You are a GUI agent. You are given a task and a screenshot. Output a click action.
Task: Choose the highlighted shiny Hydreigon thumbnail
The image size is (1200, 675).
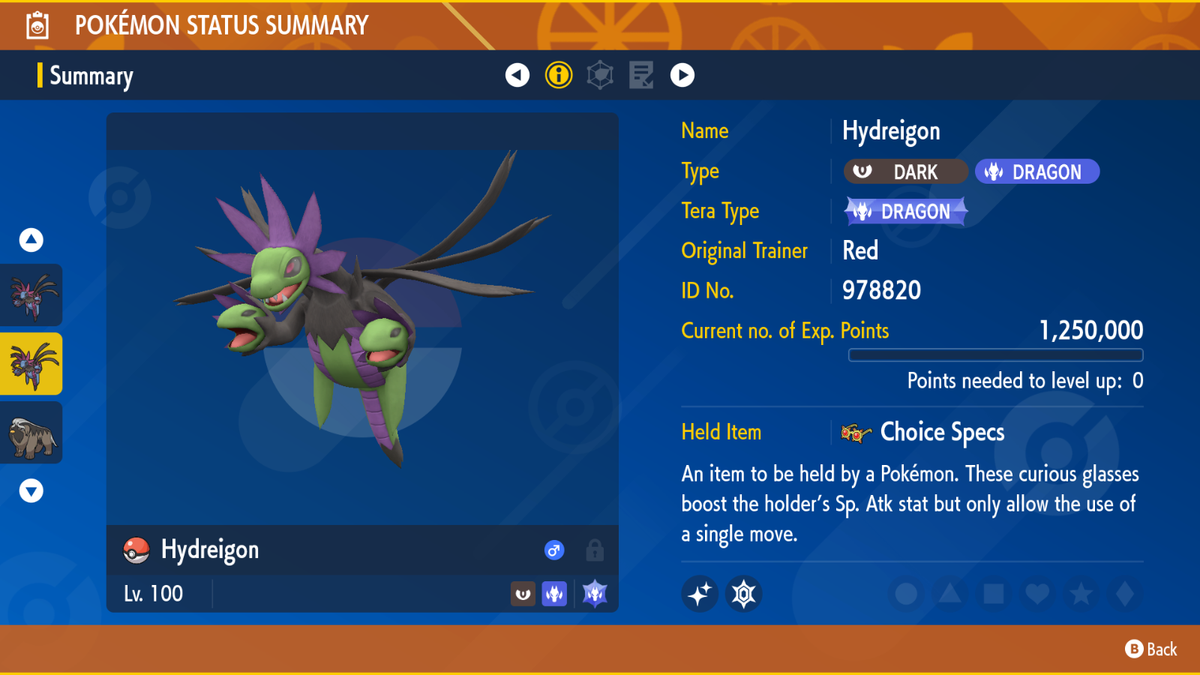point(32,364)
